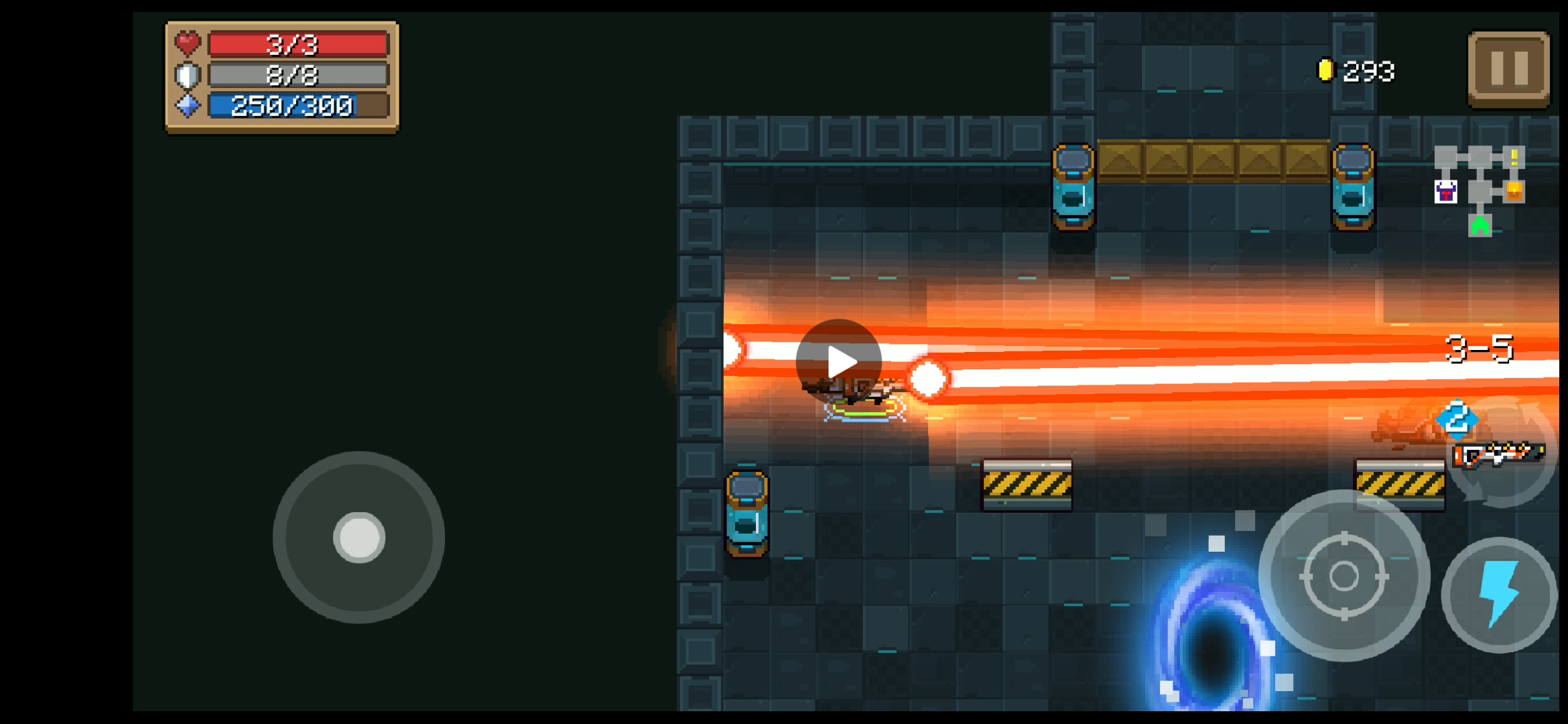Open the dungeon minimap
1568x724 pixels.
tap(1480, 191)
